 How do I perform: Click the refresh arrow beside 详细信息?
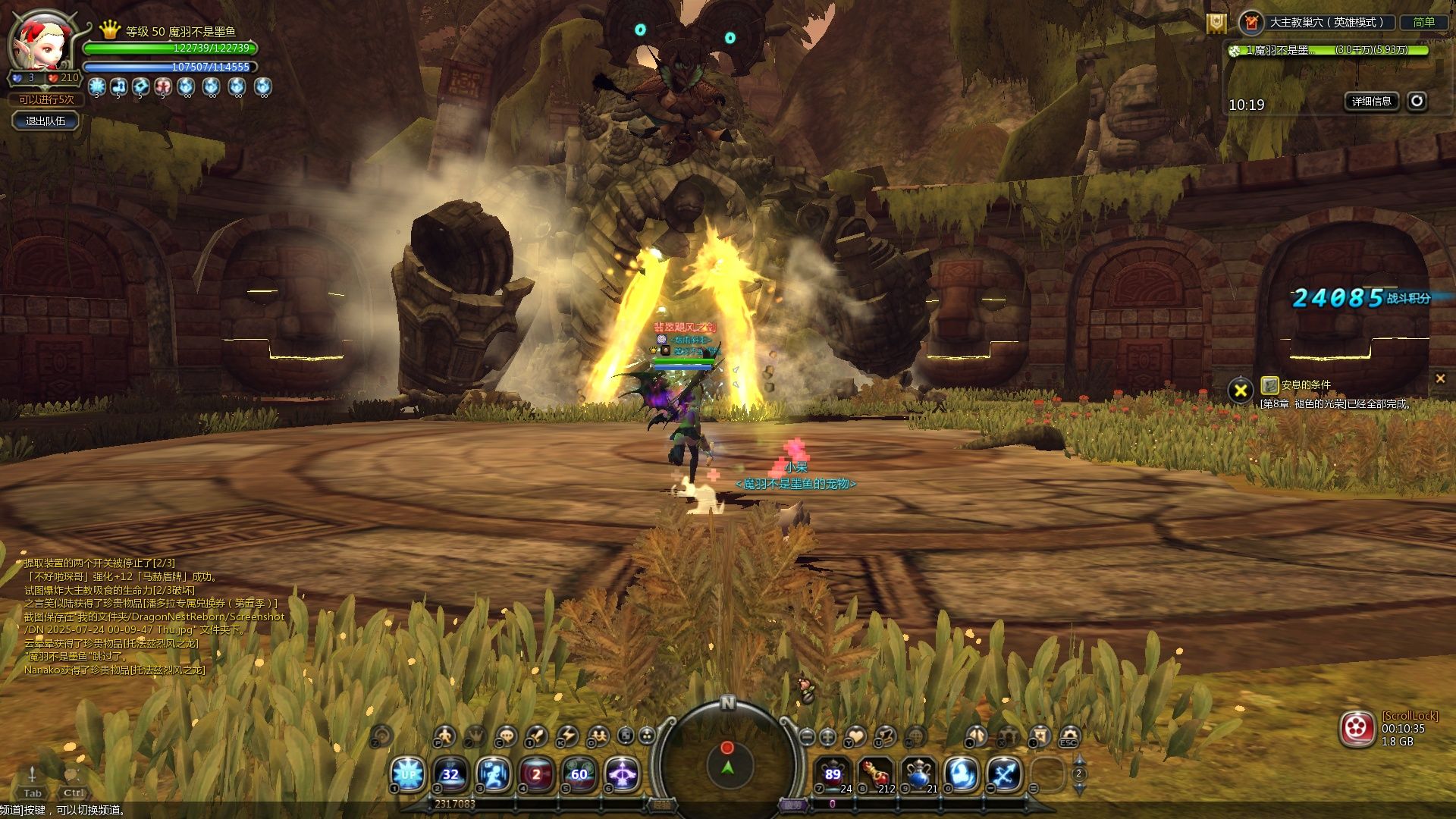[x=1417, y=101]
